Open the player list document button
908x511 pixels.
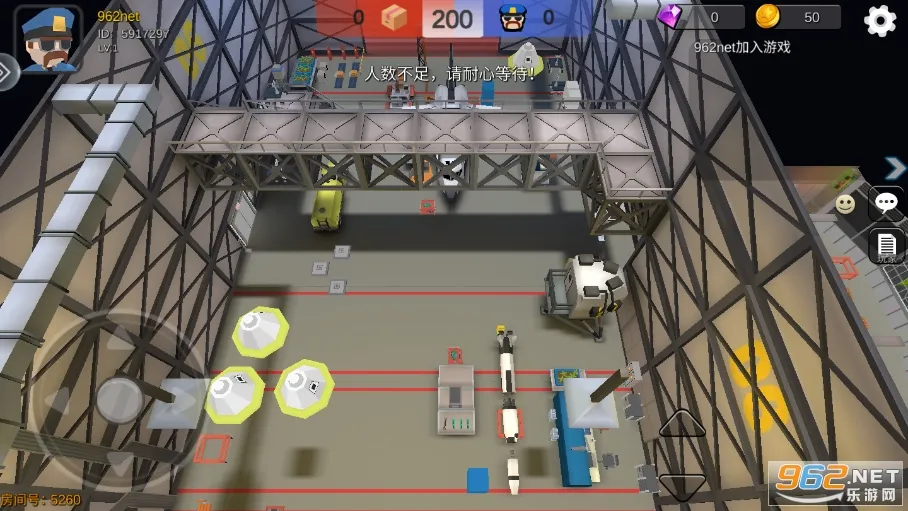(886, 246)
